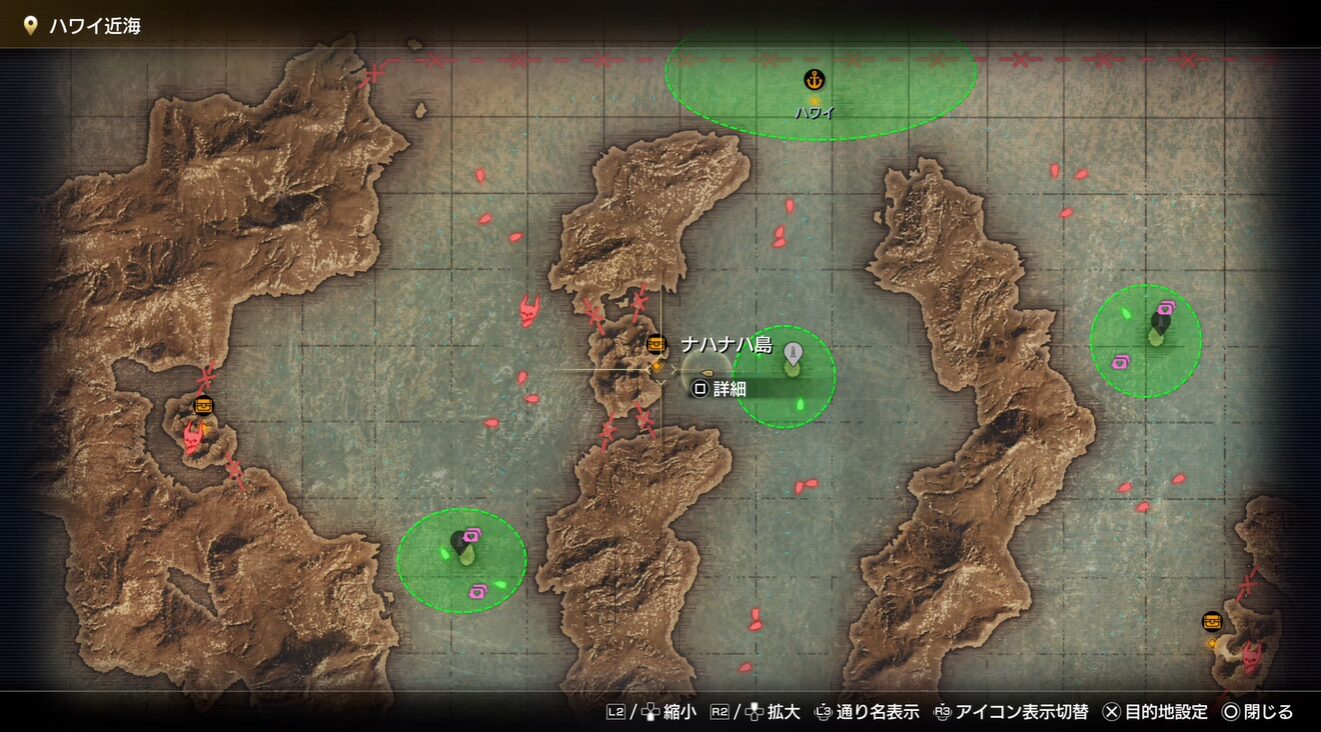The image size is (1321, 732).
Task: Select the dark pin marker in the southwestern green zone
Action: click(461, 543)
